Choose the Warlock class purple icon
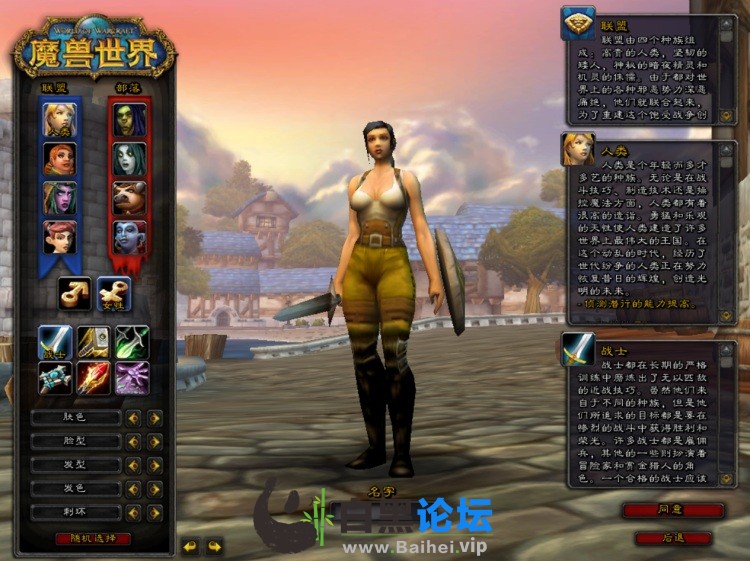The image size is (750, 561). click(132, 378)
